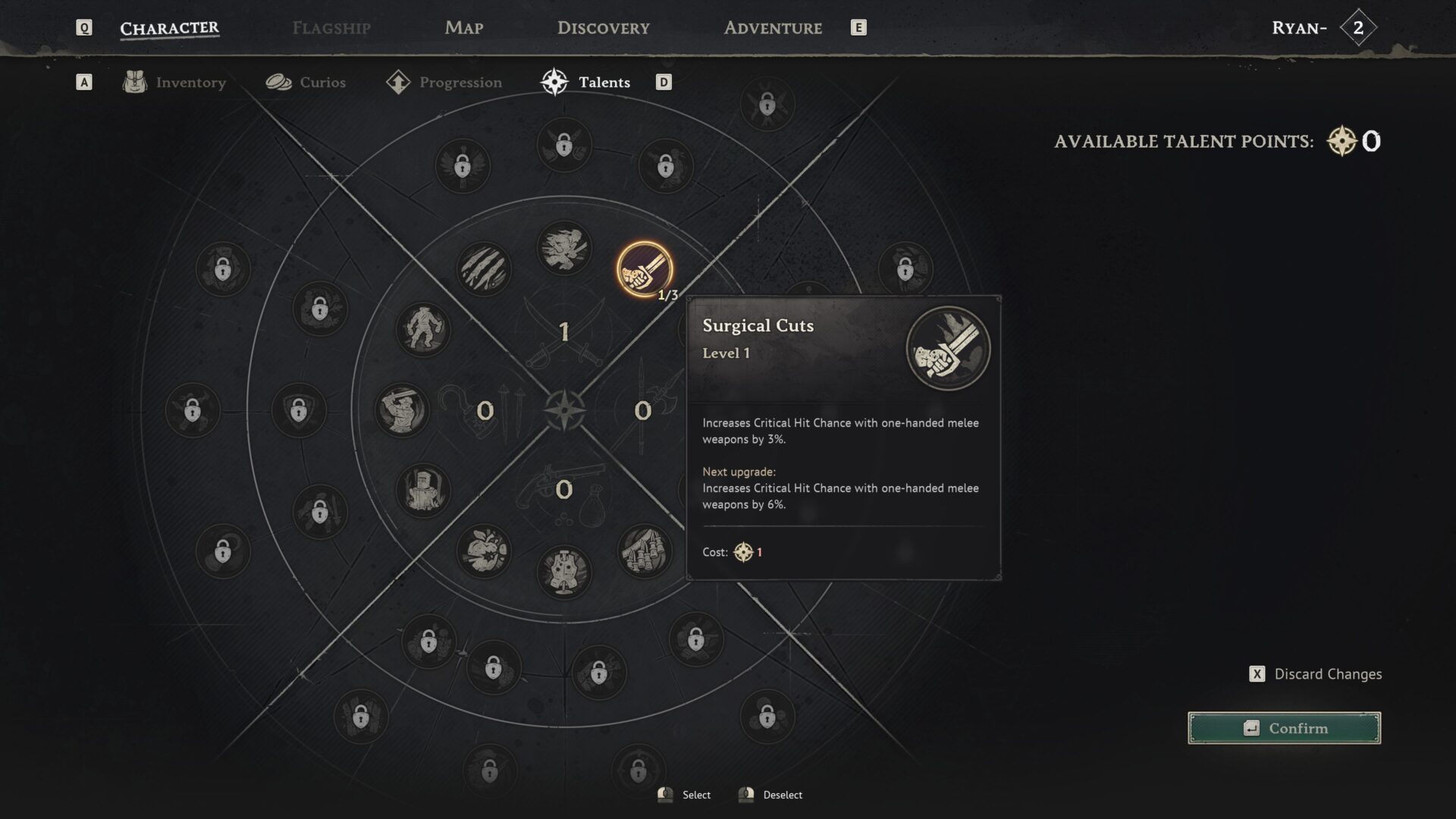Select the exploding apple talent icon
Image resolution: width=1456 pixels, height=819 pixels.
[x=484, y=551]
